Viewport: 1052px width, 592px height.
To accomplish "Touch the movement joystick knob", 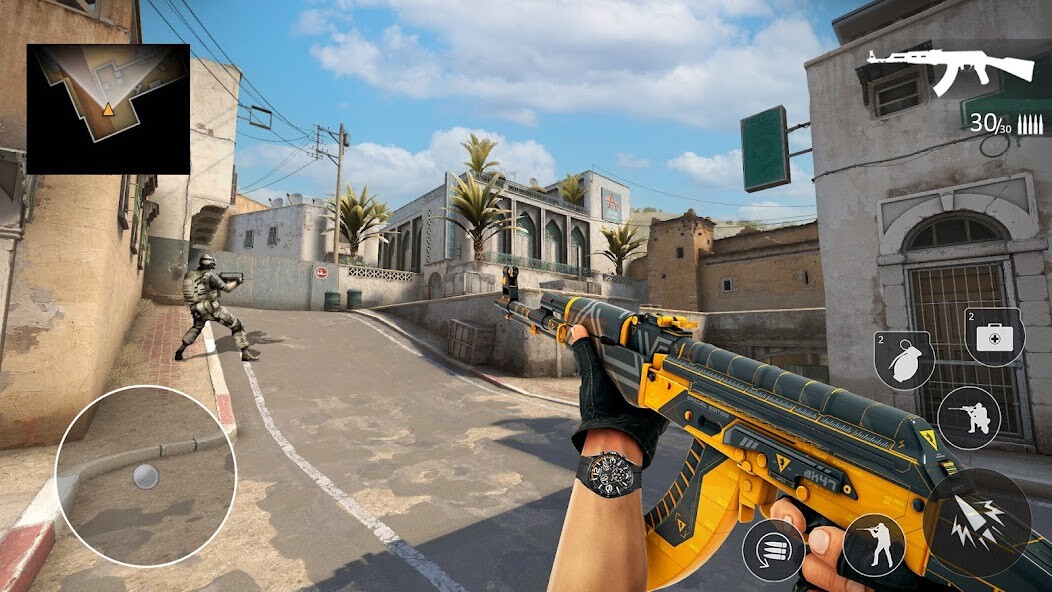I will pyautogui.click(x=146, y=476).
